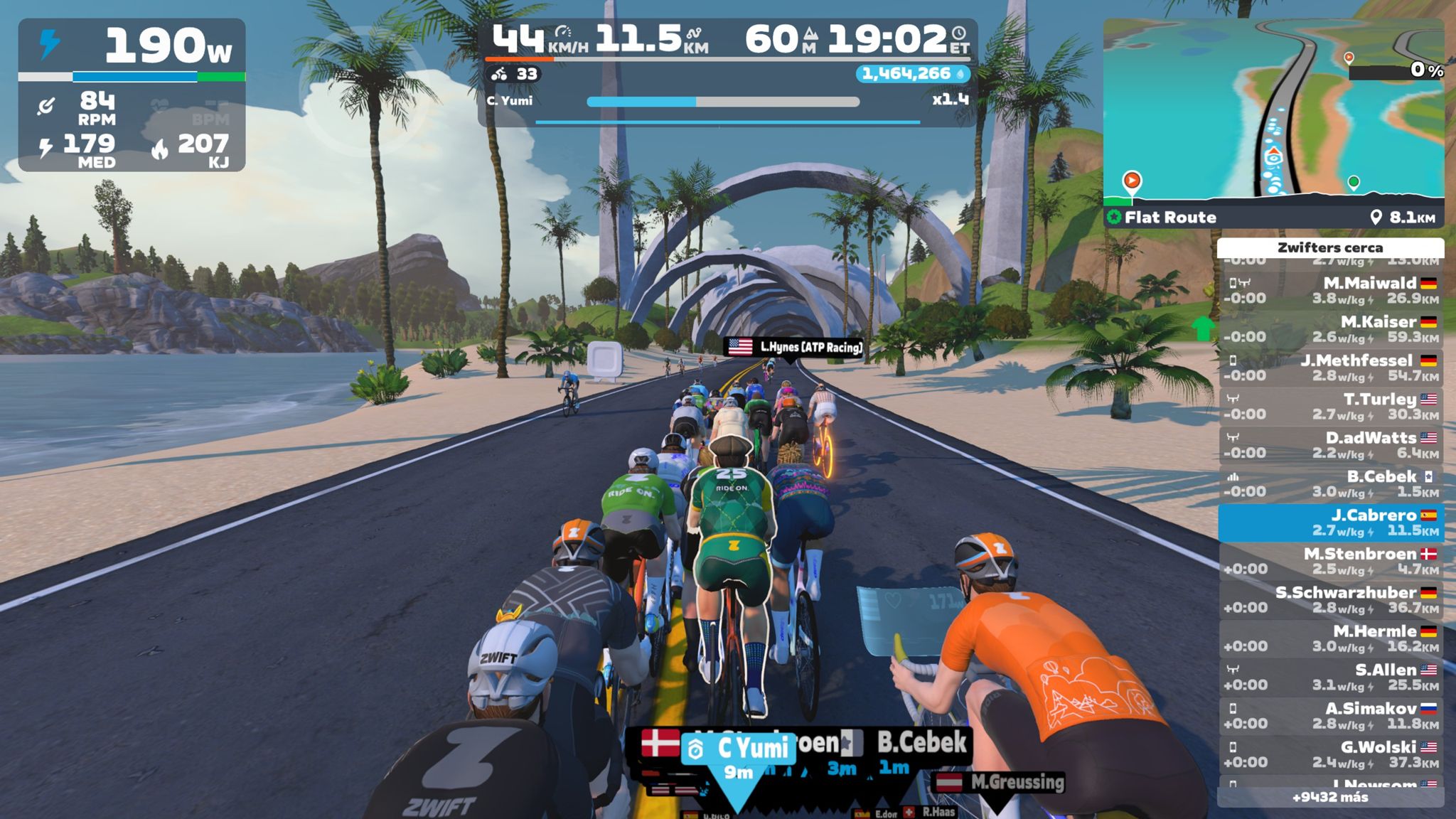Select T.Turley's entry in the rider list

pos(1331,407)
